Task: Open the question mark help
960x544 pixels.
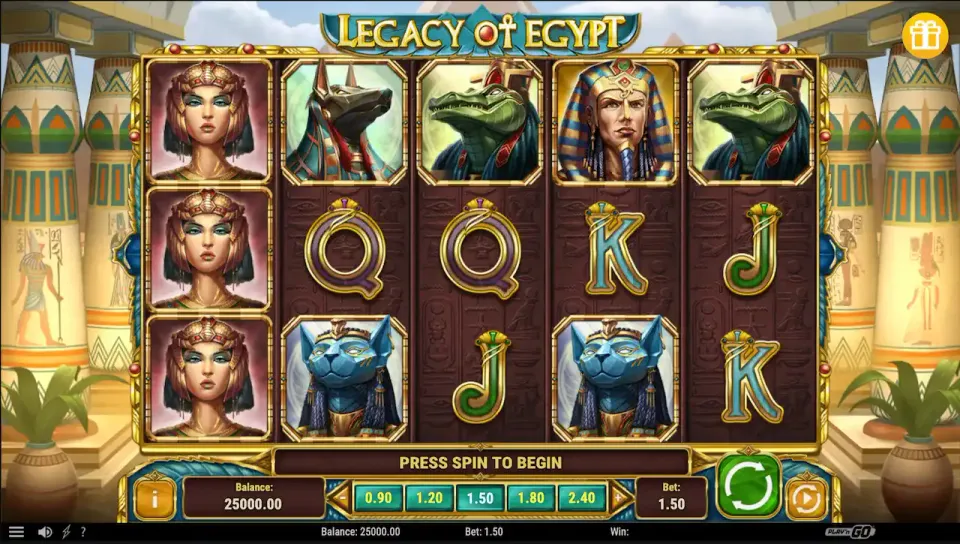Action: (82, 532)
